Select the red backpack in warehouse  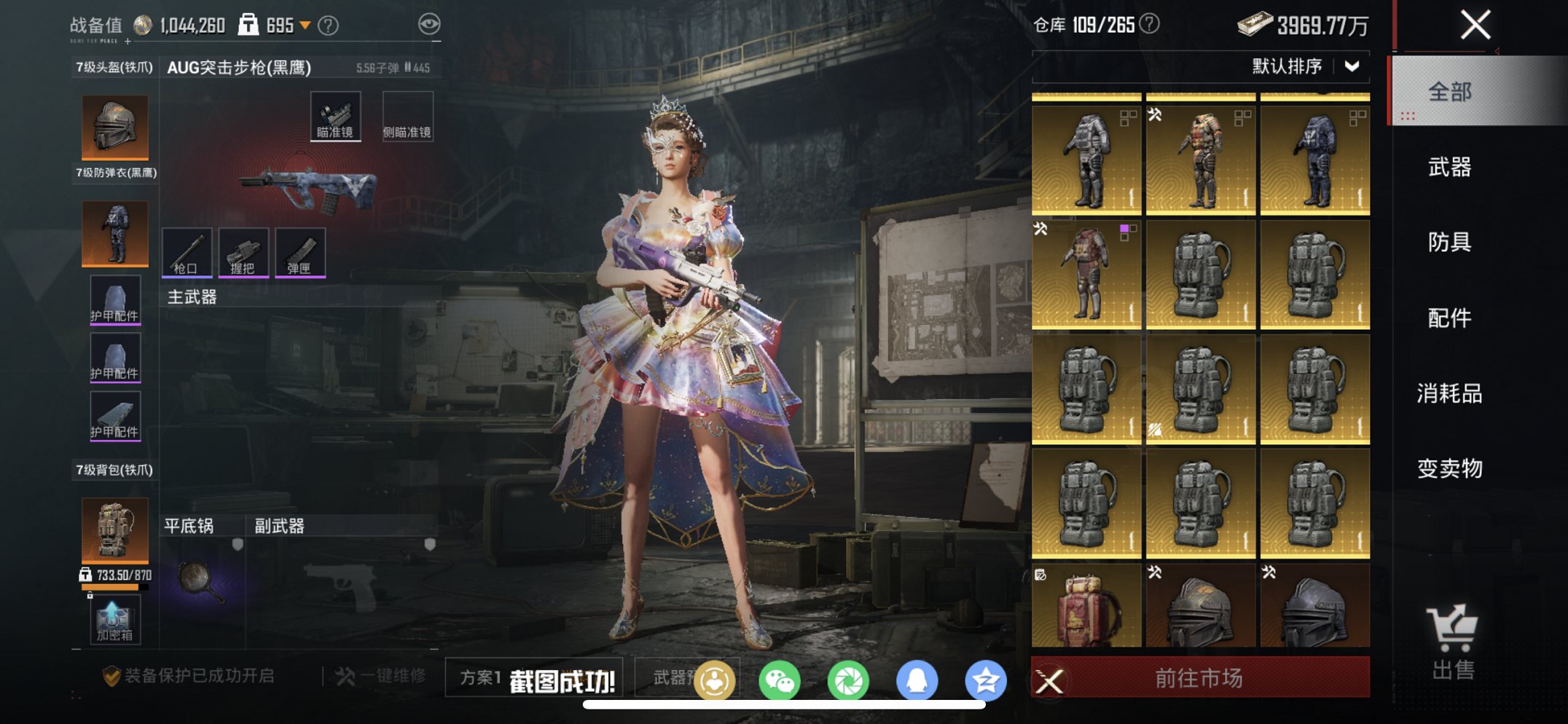(x=1086, y=607)
